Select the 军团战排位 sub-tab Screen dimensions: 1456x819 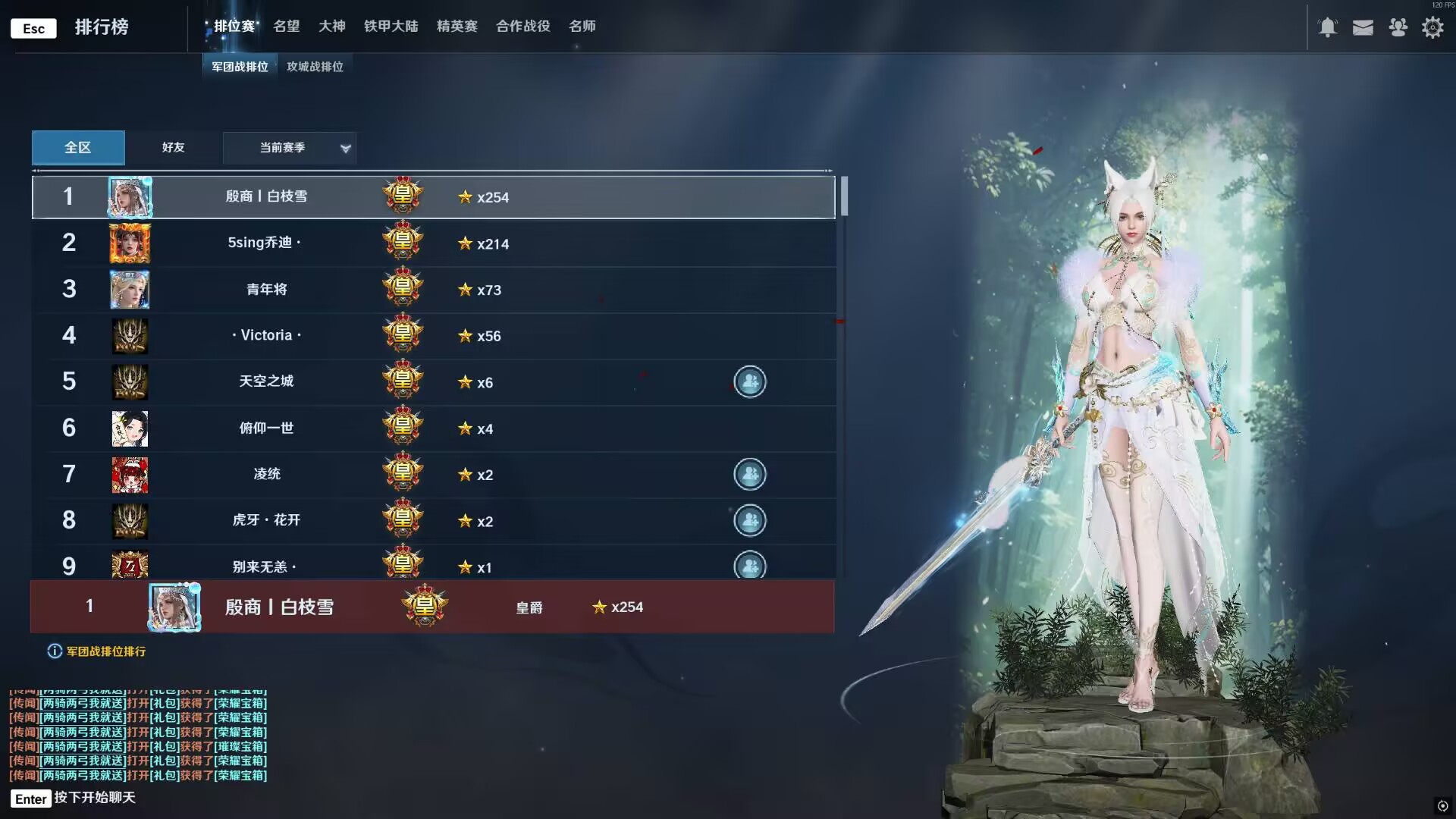click(x=240, y=67)
